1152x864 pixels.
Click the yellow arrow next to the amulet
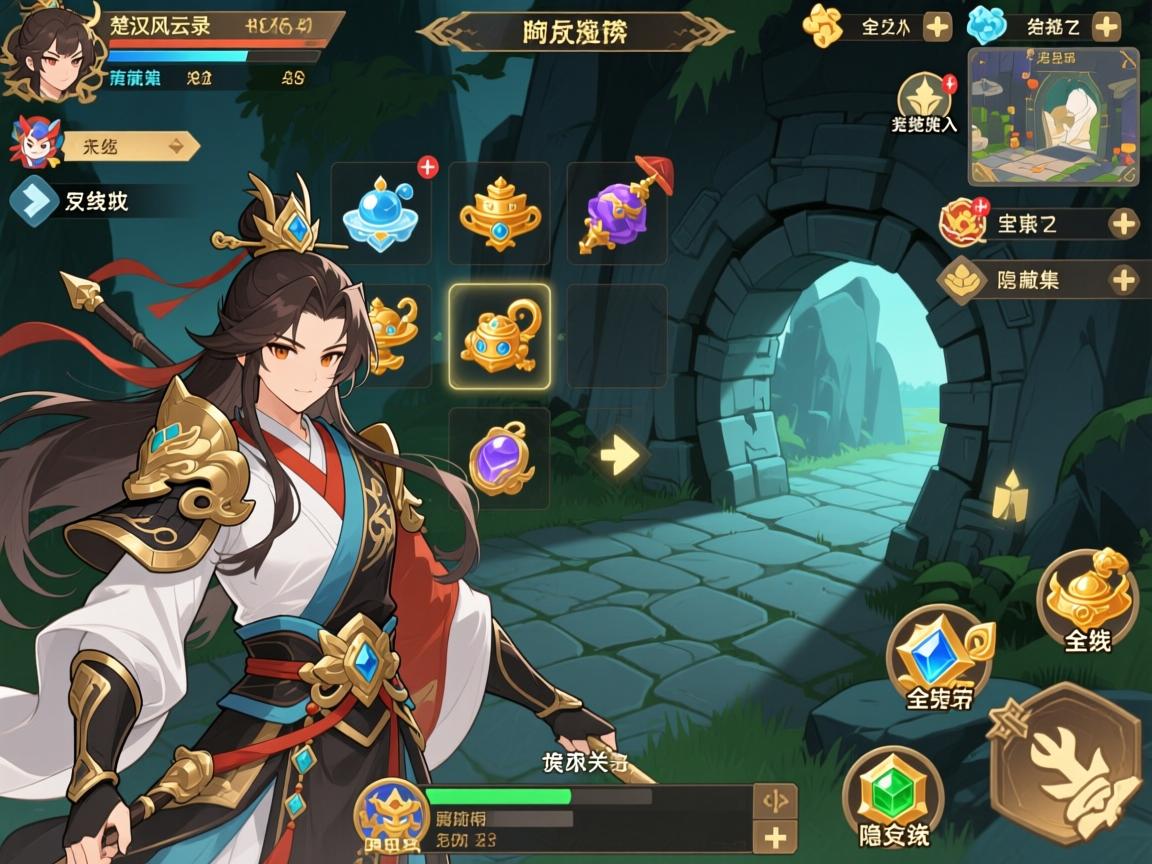[619, 458]
